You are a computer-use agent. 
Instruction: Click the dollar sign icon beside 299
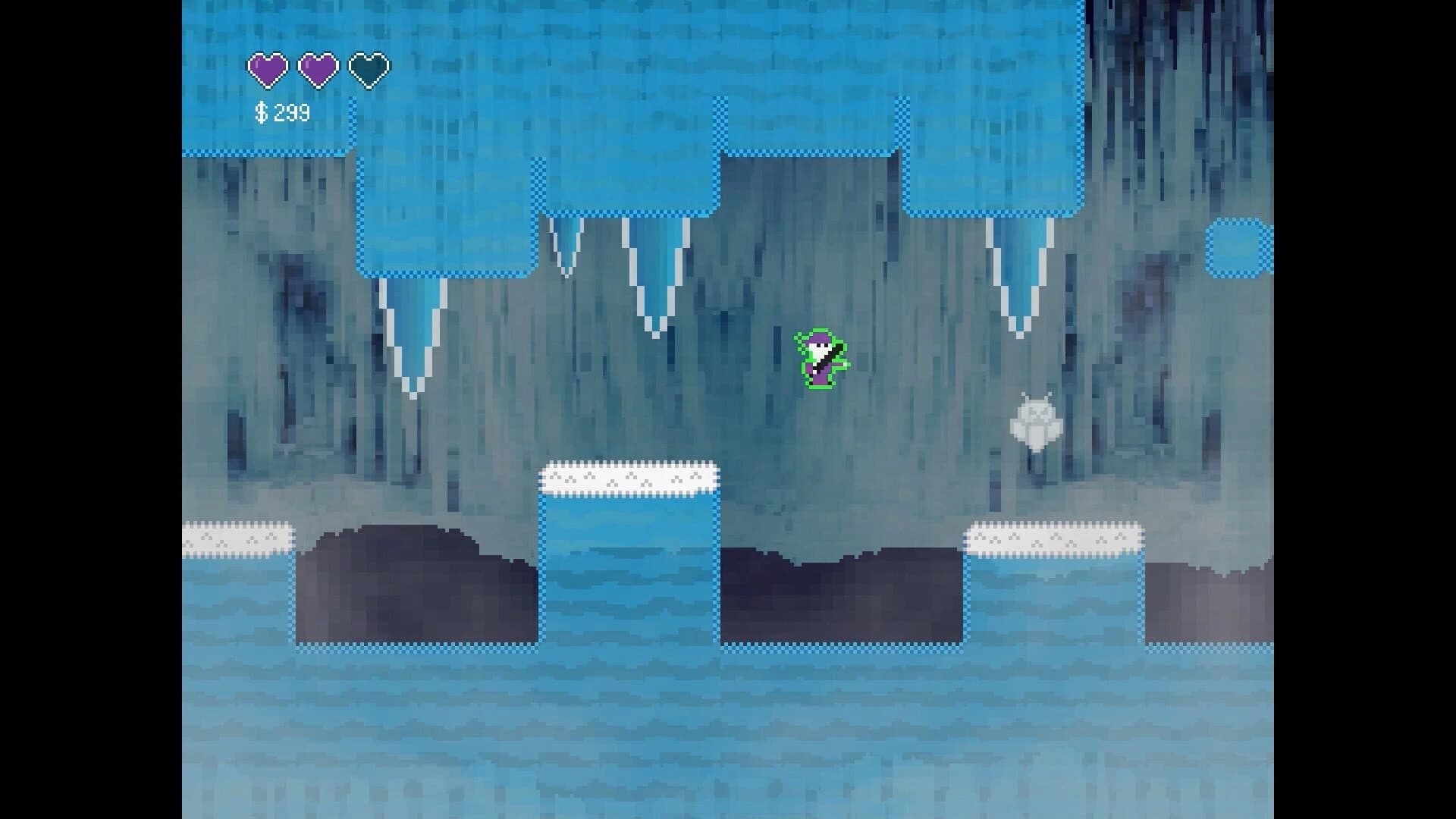260,112
